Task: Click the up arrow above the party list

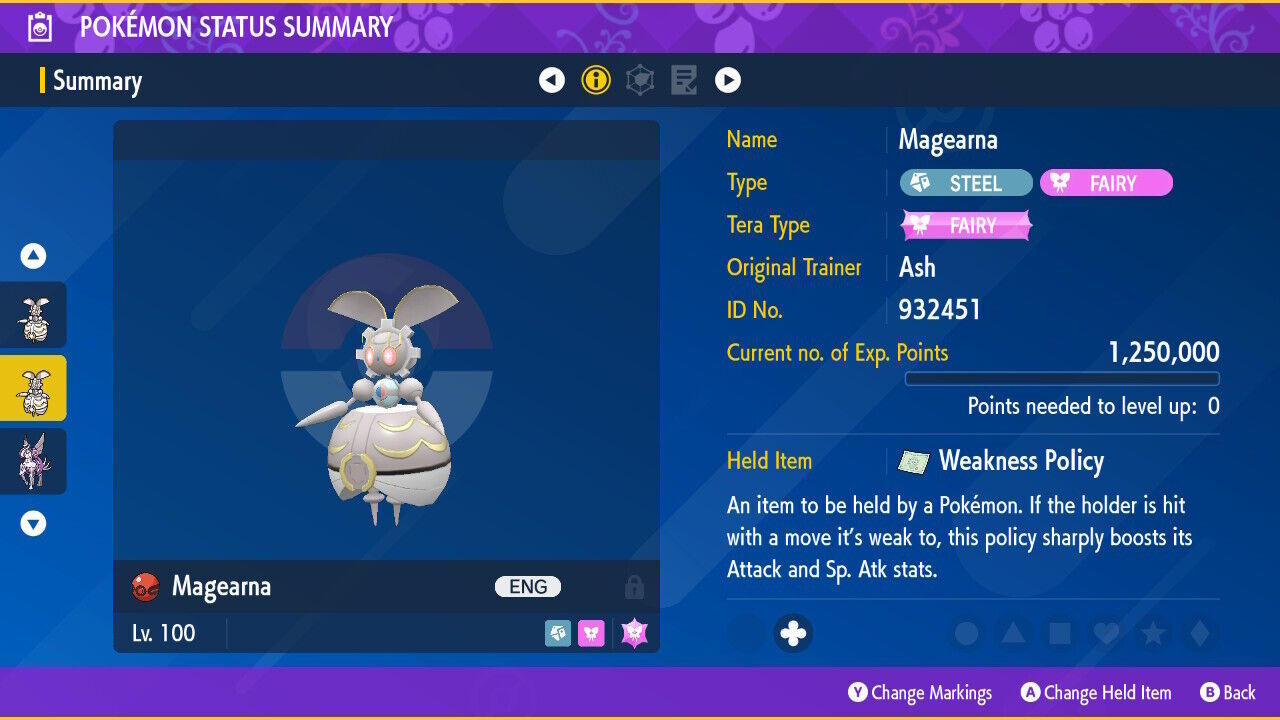Action: [33, 255]
